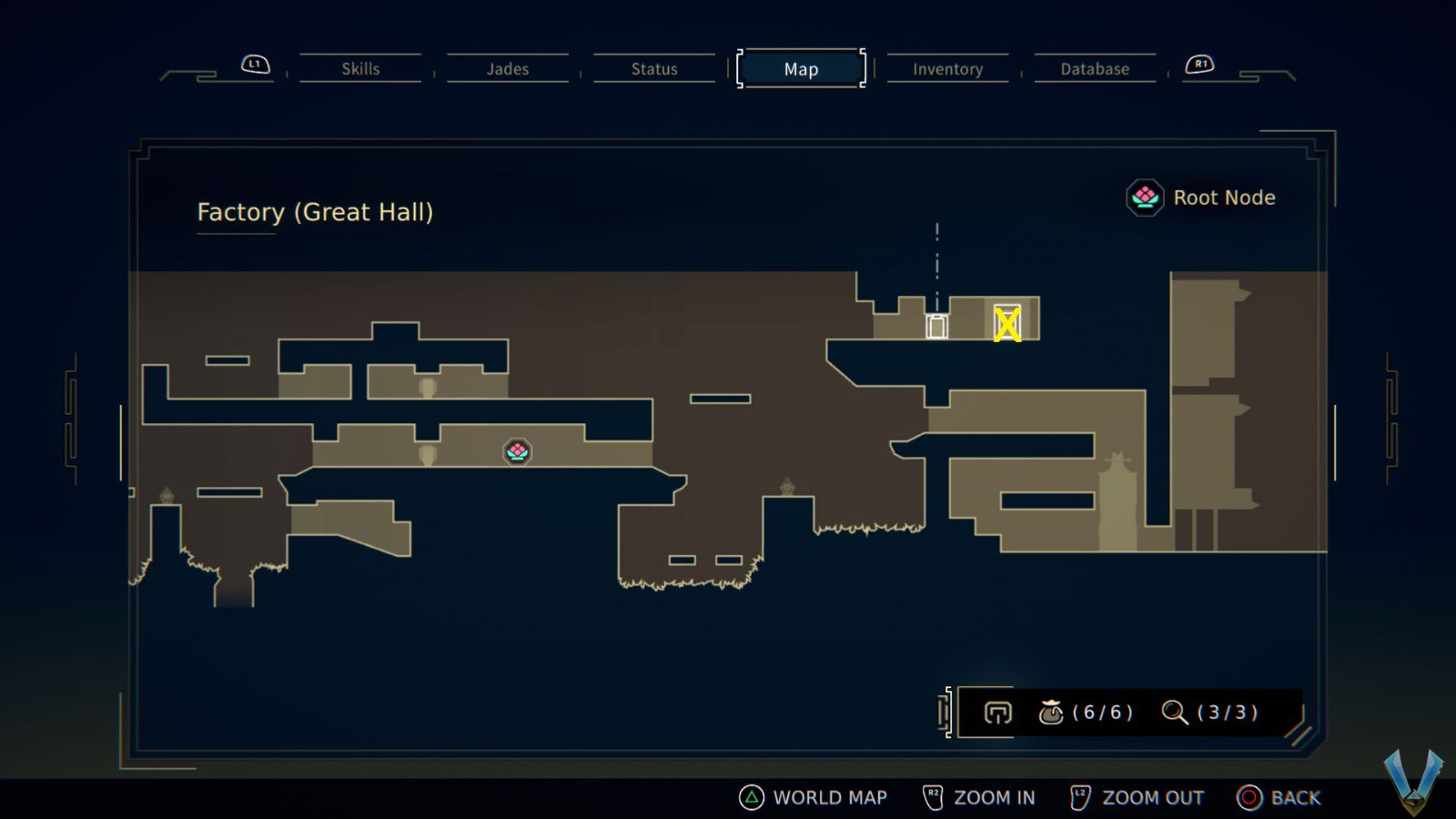Select the map node frame icon in legend bar
The height and width of the screenshot is (819, 1456).
click(997, 713)
